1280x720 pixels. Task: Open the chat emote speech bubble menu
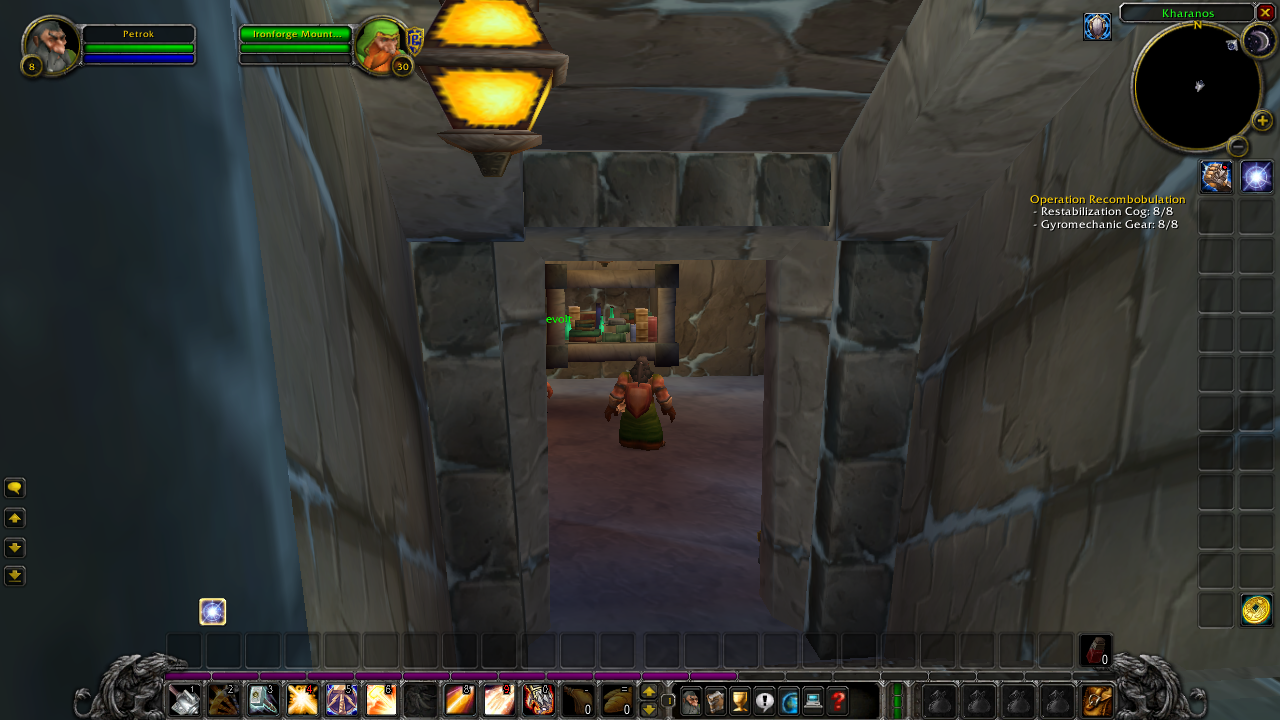tap(15, 487)
